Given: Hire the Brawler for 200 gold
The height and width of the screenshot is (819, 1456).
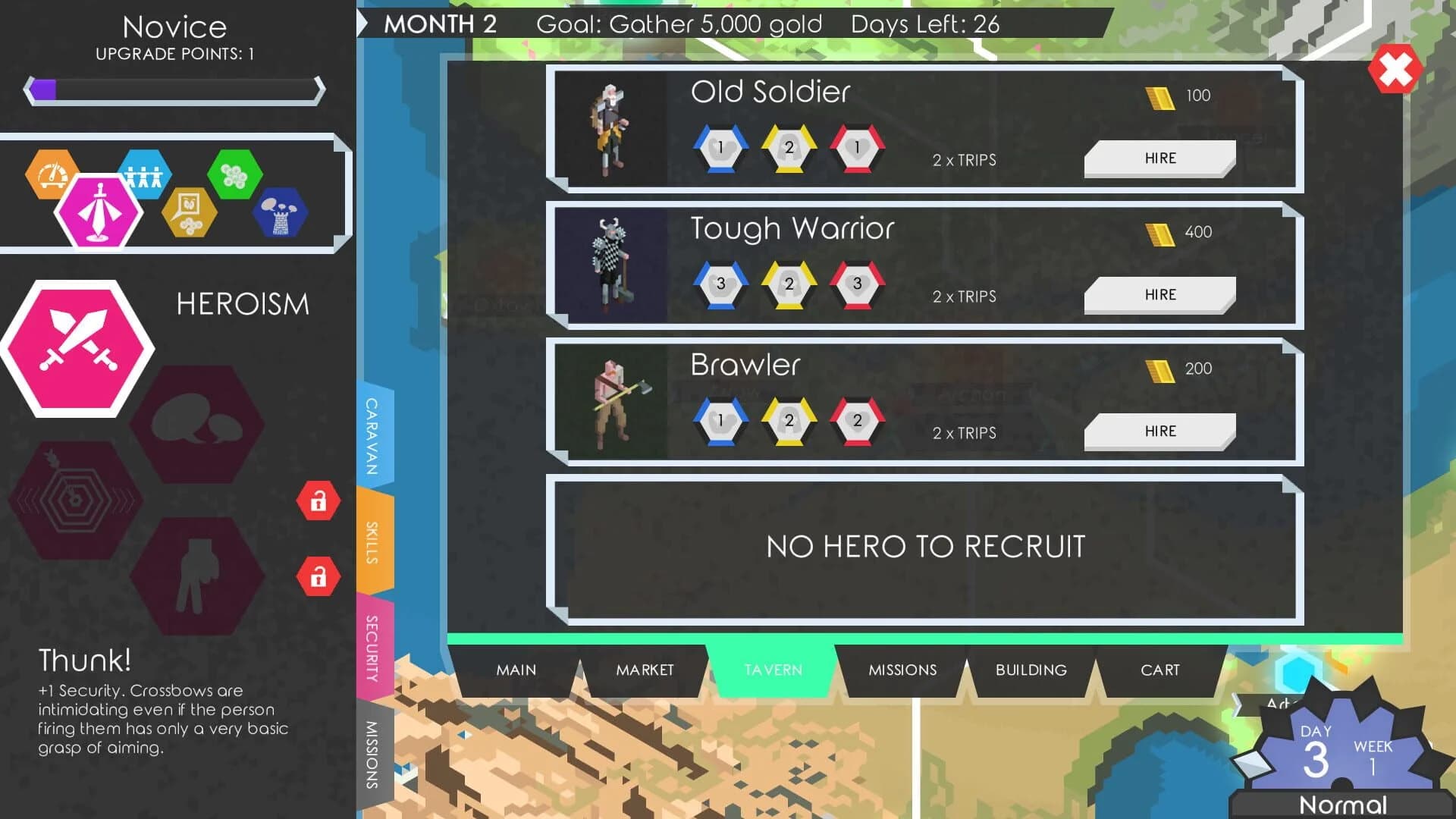Looking at the screenshot, I should [x=1159, y=431].
